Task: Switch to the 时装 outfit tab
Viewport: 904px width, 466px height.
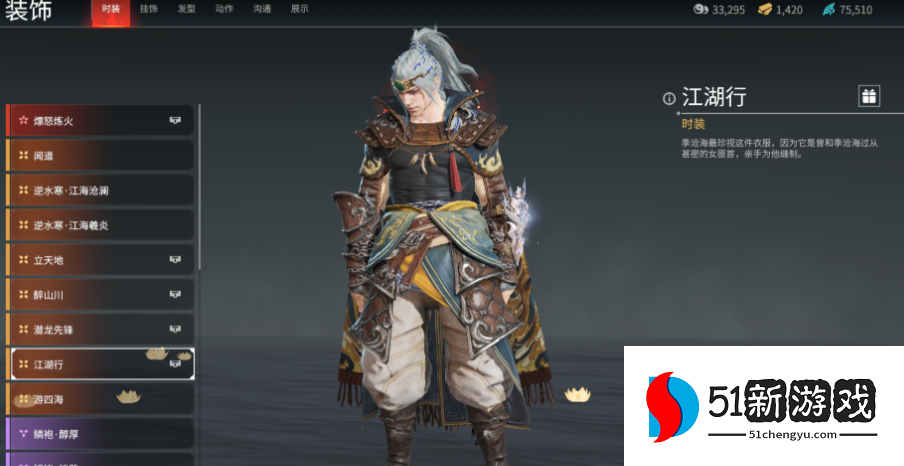Action: pyautogui.click(x=111, y=9)
